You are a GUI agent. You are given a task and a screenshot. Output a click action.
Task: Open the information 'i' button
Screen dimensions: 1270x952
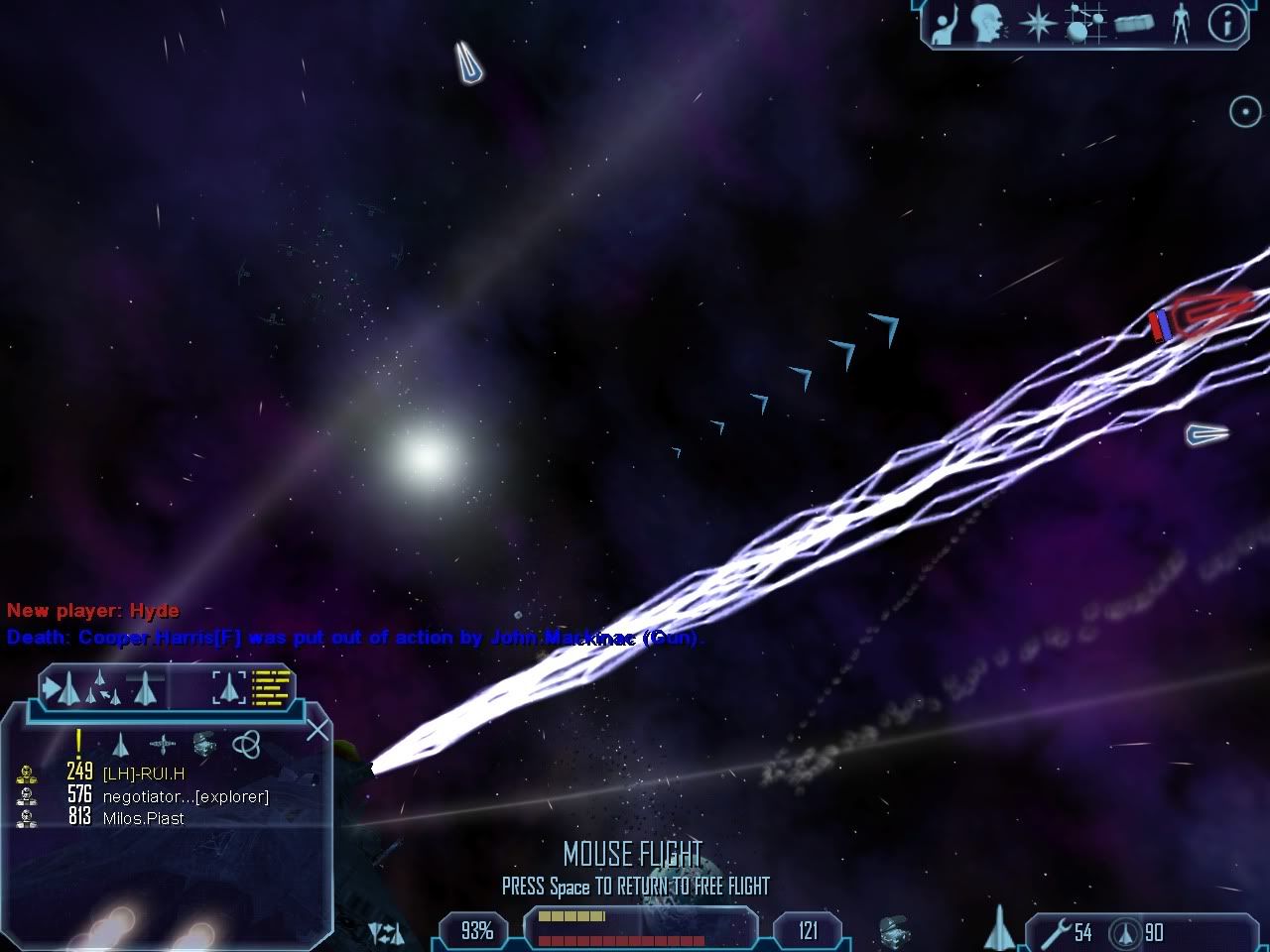pyautogui.click(x=1226, y=25)
